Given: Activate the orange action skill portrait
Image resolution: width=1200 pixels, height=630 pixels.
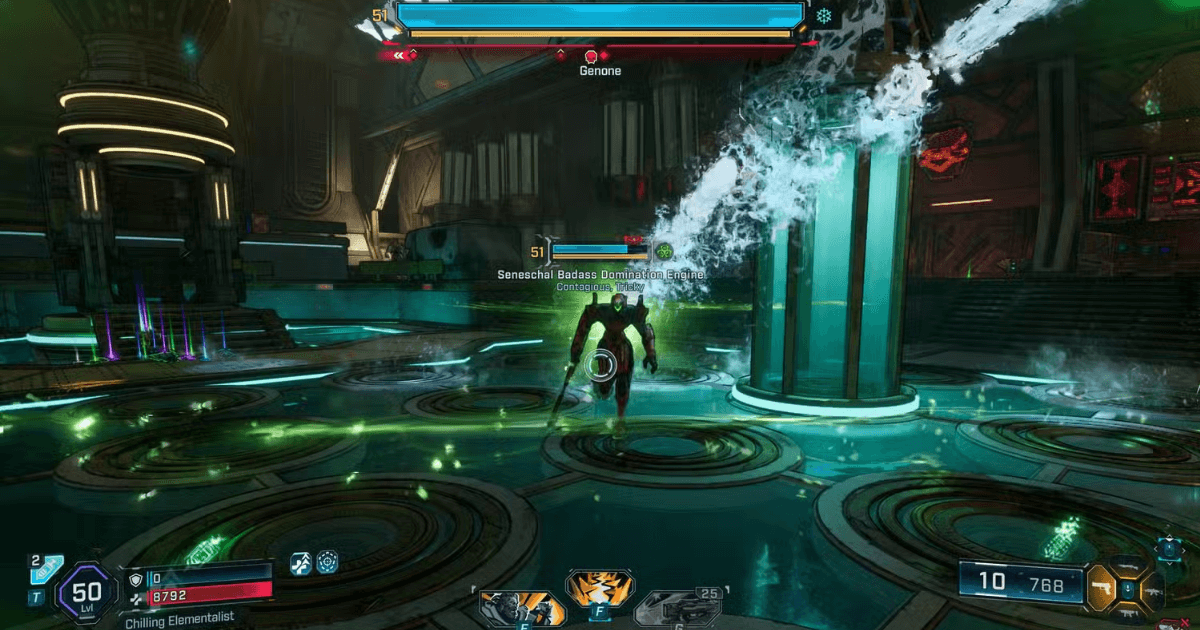Looking at the screenshot, I should point(521,605).
